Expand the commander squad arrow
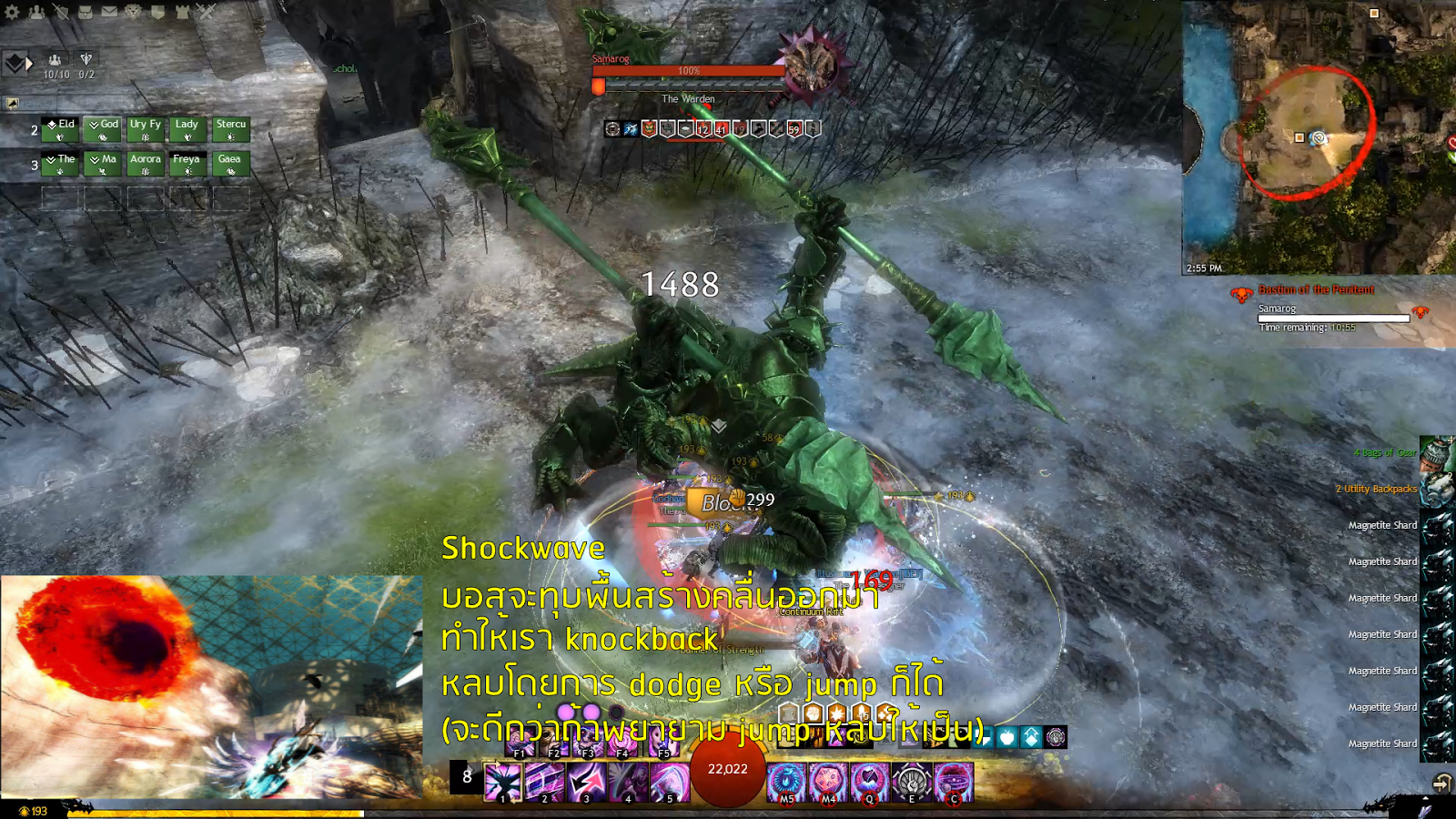 pos(30,63)
